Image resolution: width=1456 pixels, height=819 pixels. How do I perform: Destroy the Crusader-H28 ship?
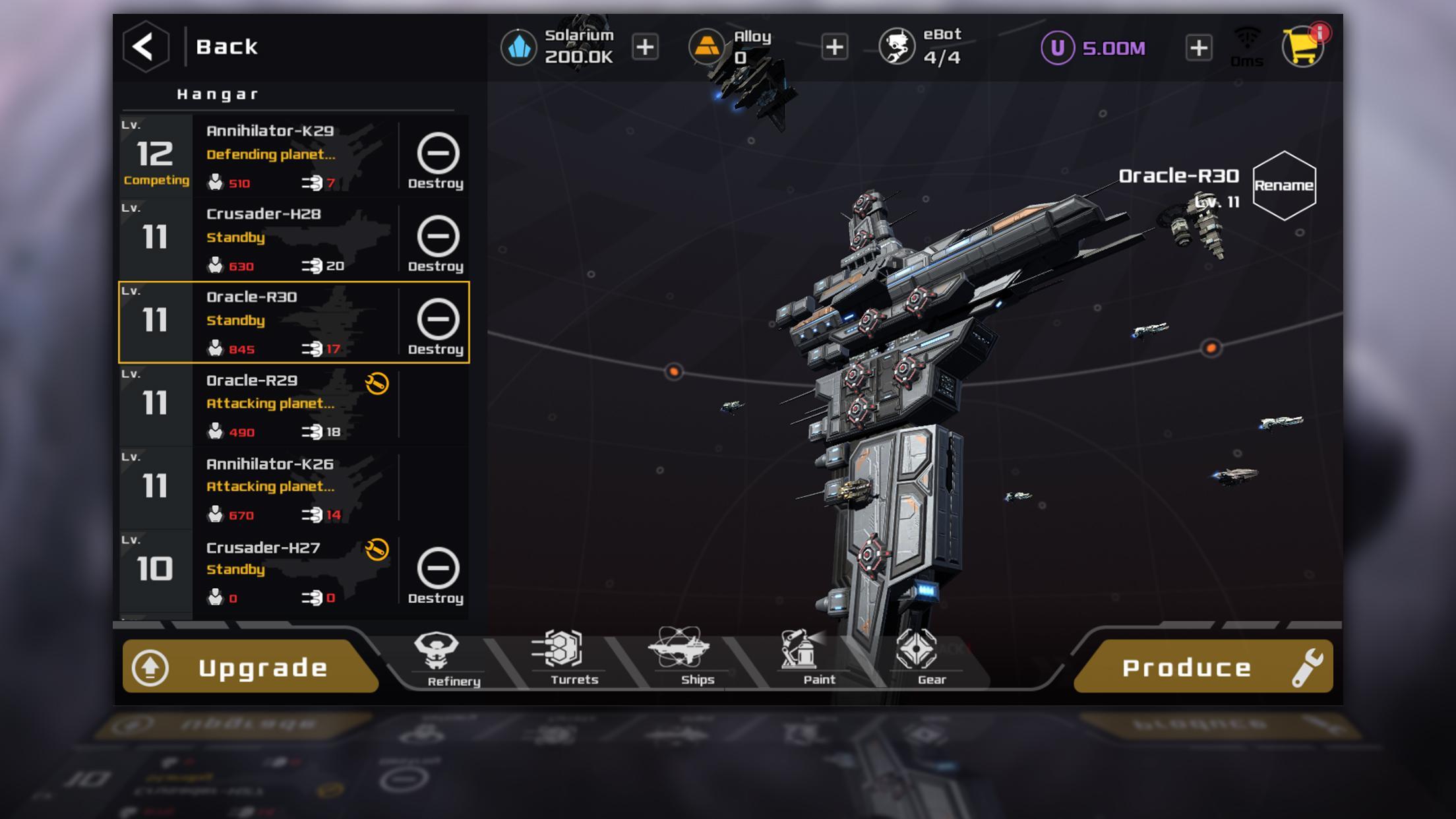coord(437,243)
